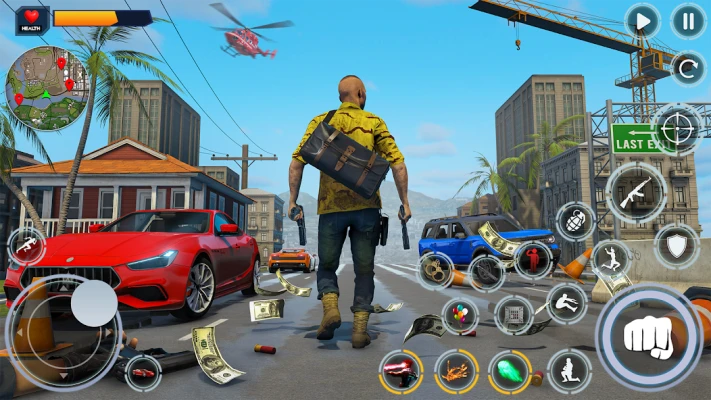Tap the play triangle button
The image size is (711, 400).
coord(642,21)
